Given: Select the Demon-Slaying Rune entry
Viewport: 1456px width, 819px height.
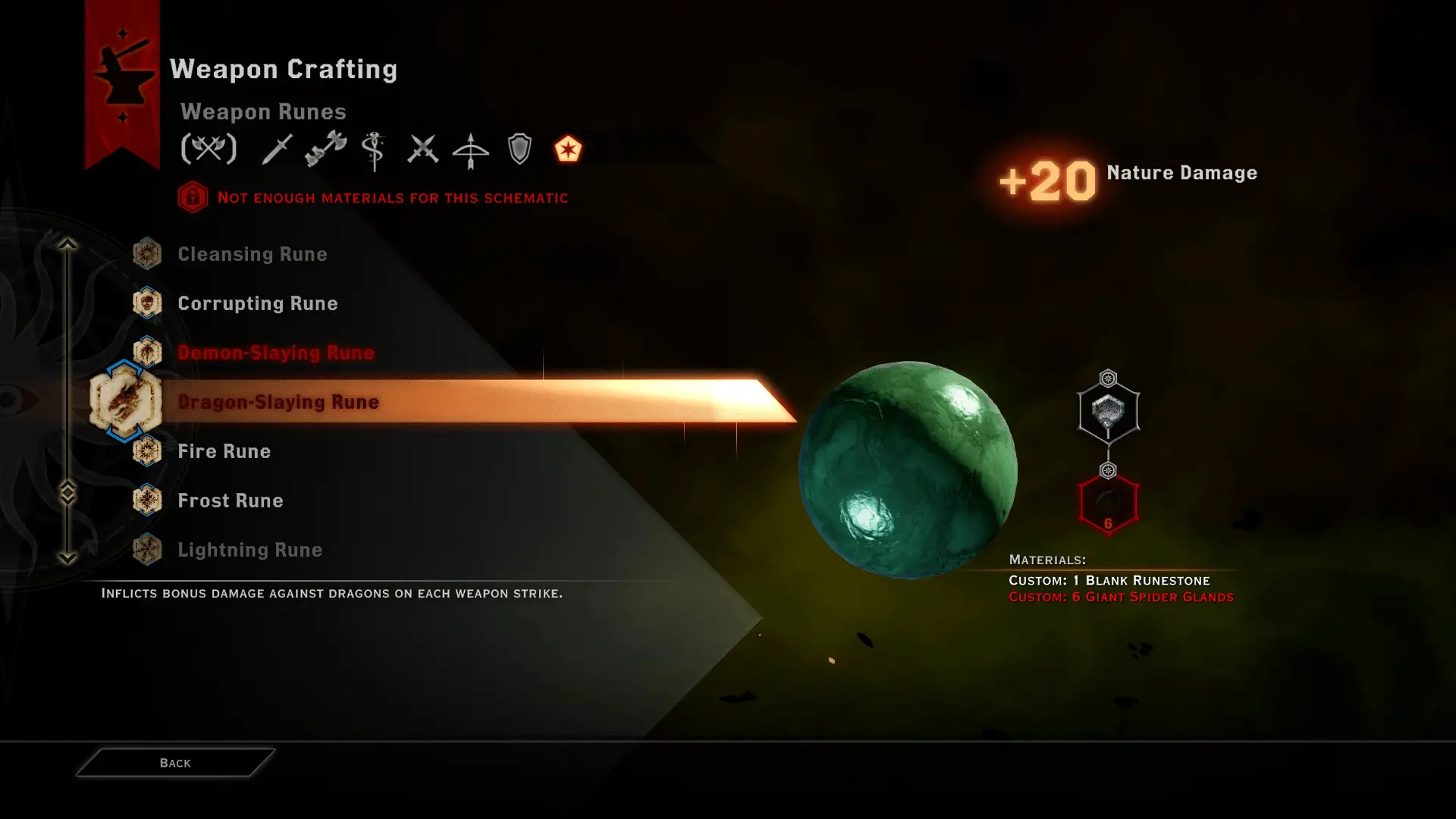Looking at the screenshot, I should click(x=275, y=353).
